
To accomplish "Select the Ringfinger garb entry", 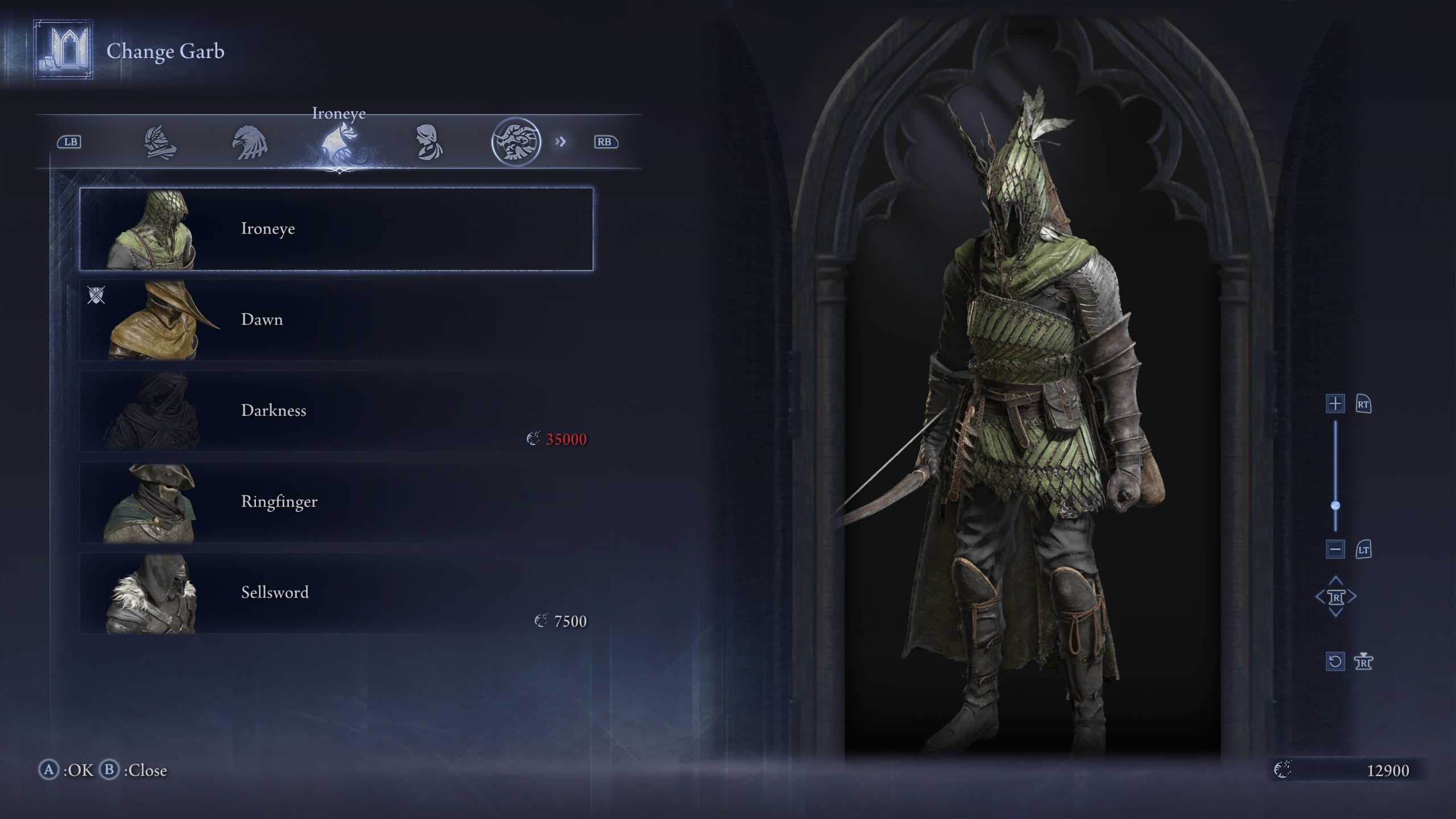I will point(279,501).
